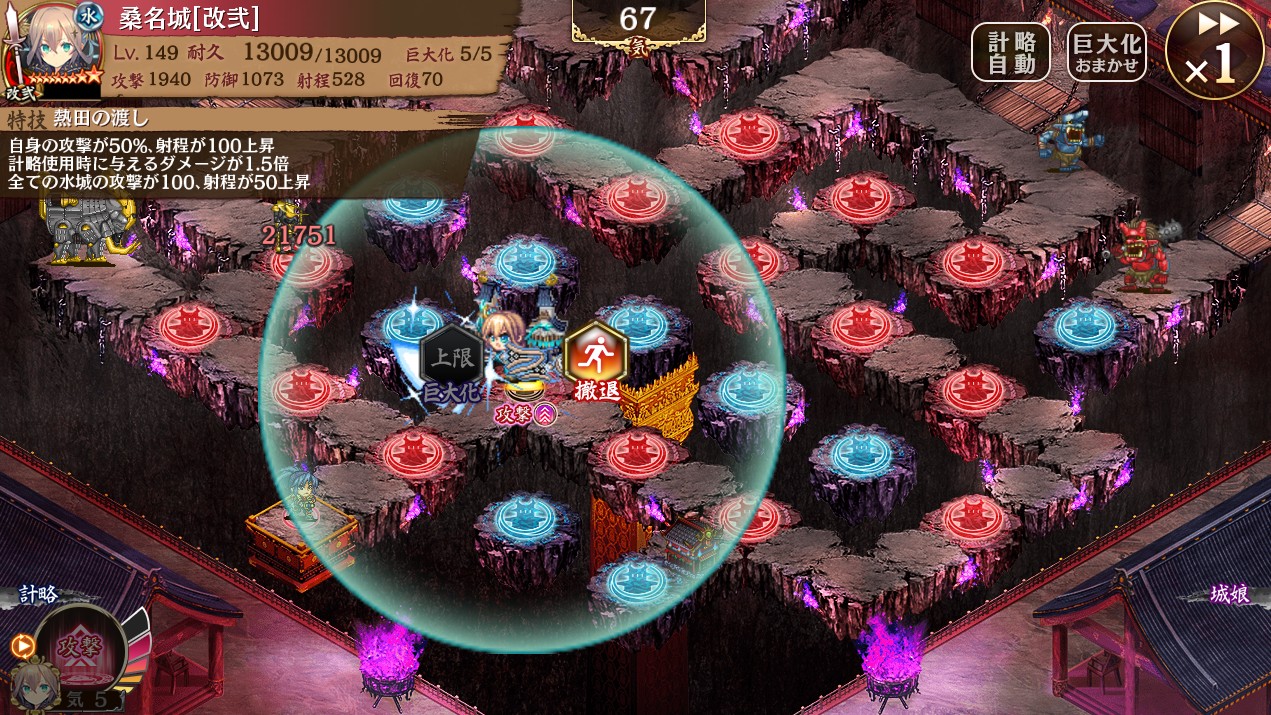Change the ×1 game speed
Screen dimensions: 1271x715
click(x=1214, y=52)
